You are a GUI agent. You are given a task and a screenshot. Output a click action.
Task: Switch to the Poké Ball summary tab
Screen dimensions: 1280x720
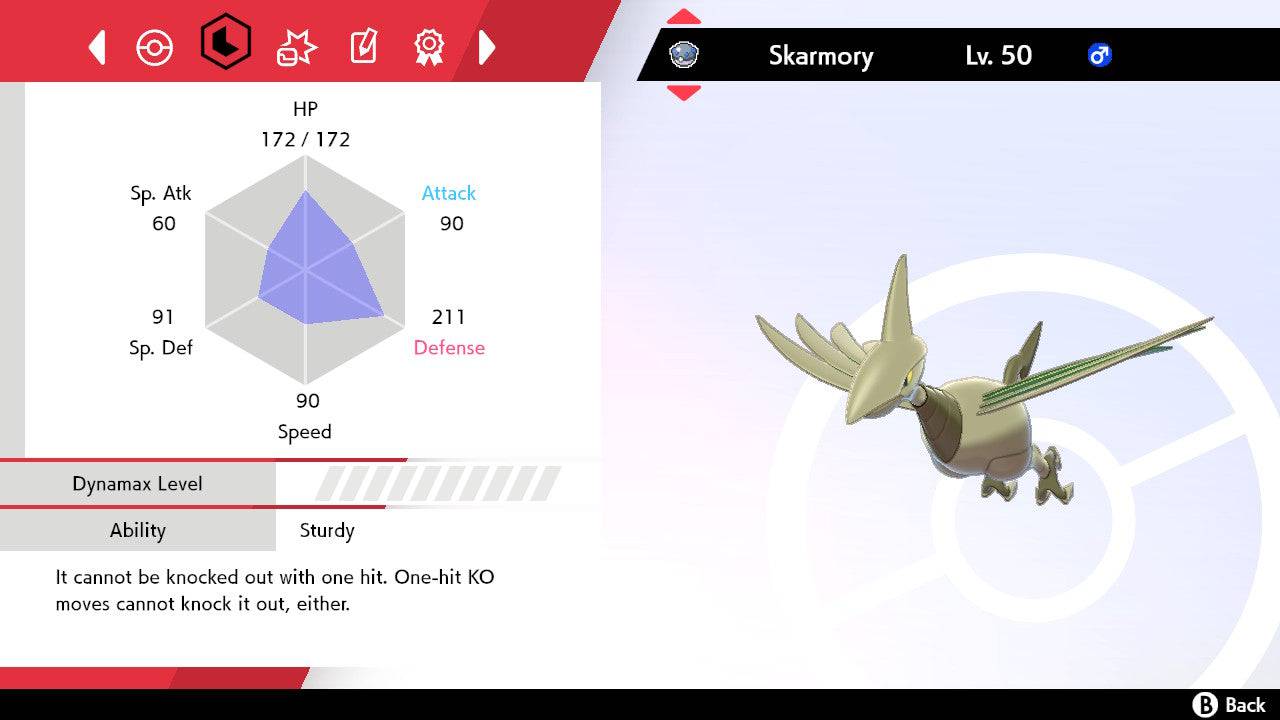click(155, 47)
